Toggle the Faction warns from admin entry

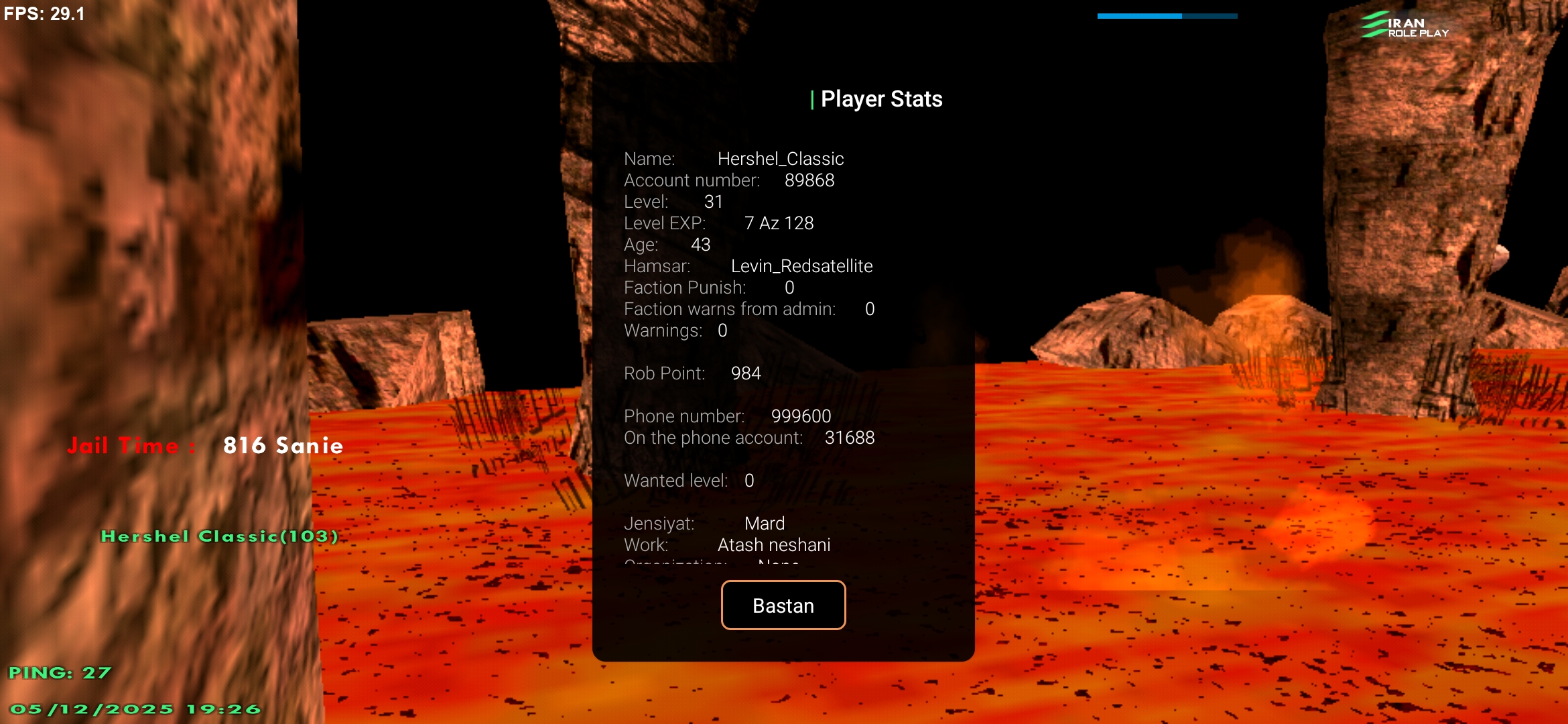click(x=748, y=309)
